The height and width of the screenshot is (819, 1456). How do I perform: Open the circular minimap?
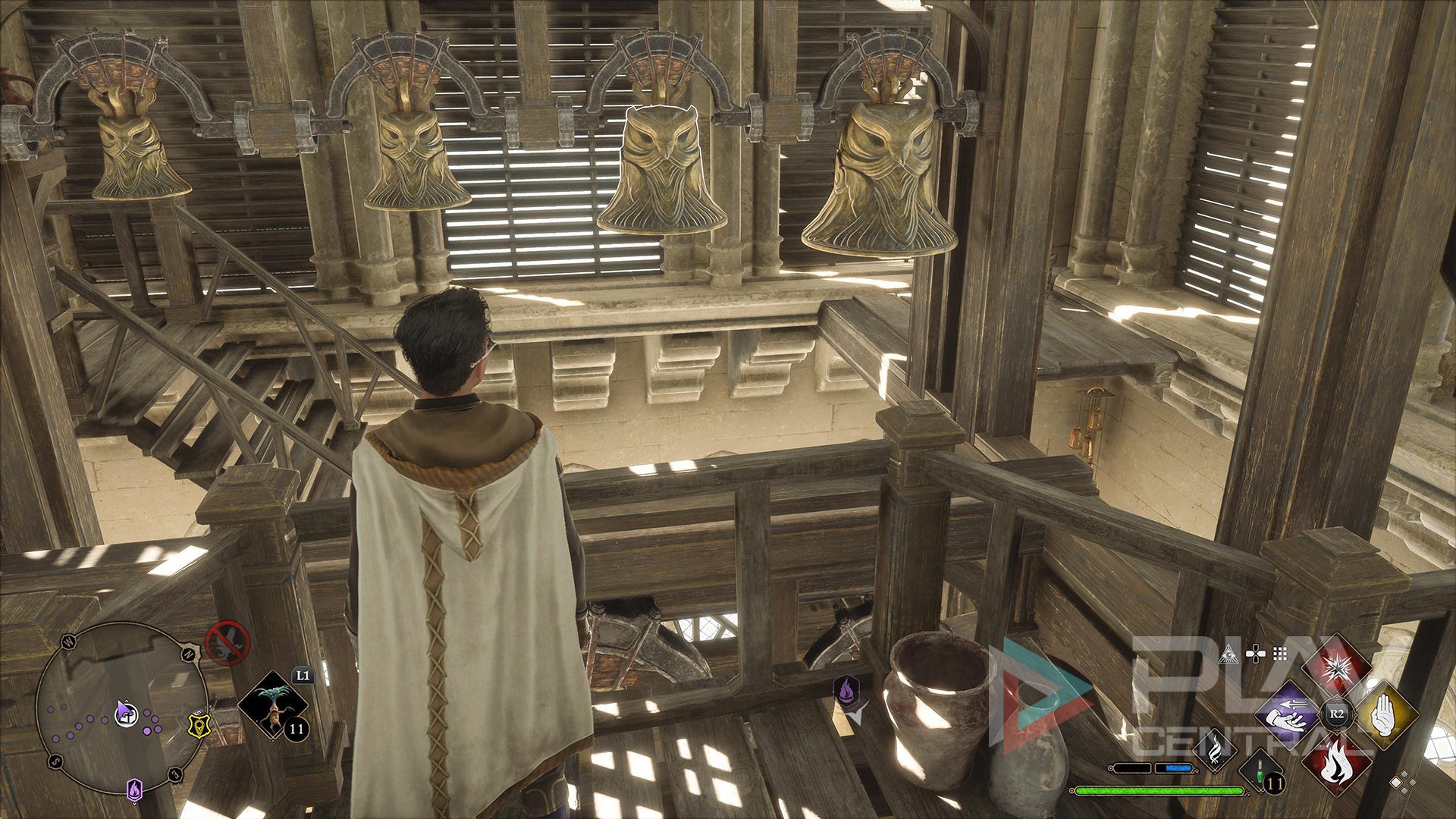pyautogui.click(x=121, y=709)
